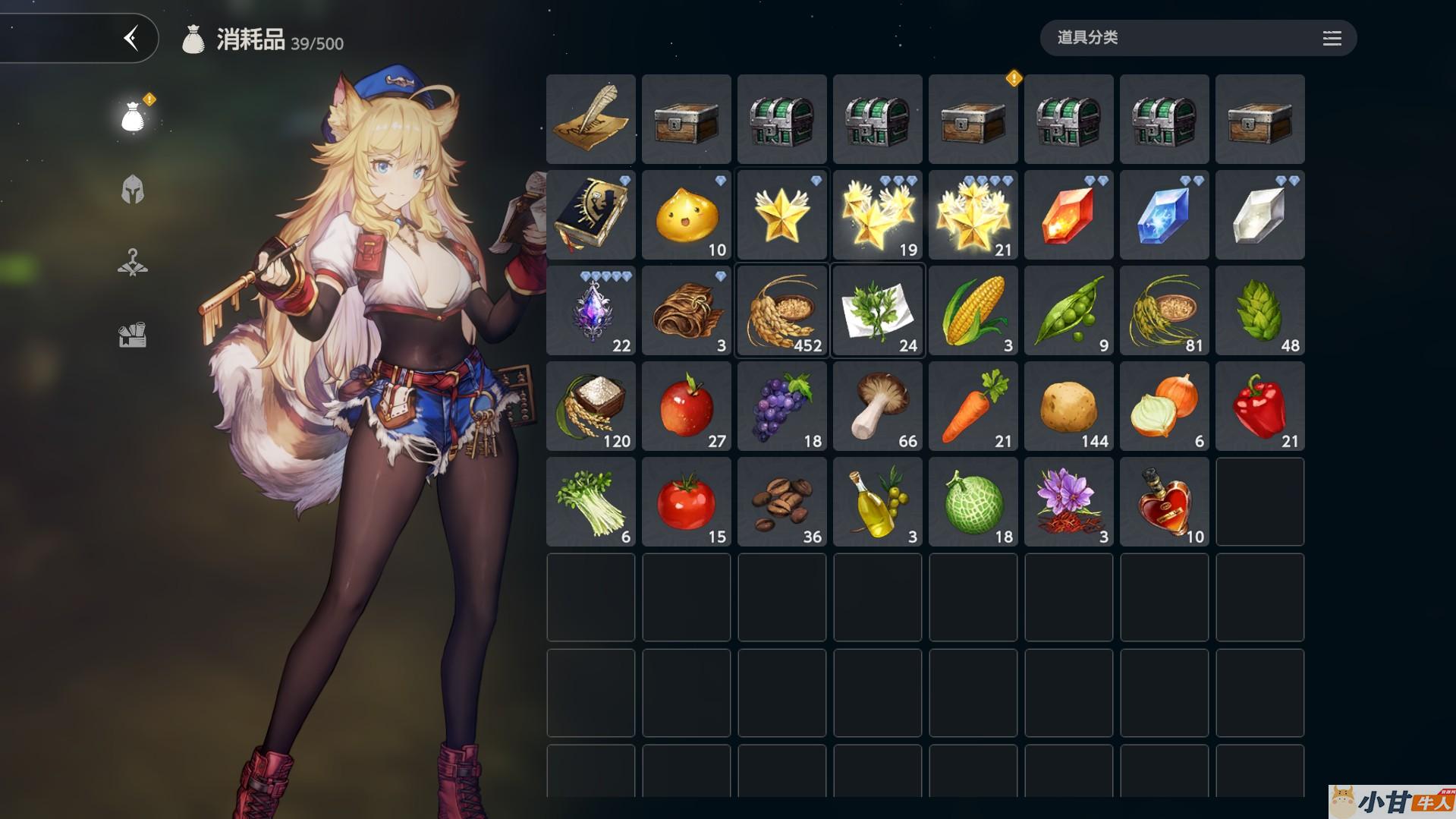1456x819 pixels.
Task: Select the quill and parchment item
Action: tap(591, 119)
